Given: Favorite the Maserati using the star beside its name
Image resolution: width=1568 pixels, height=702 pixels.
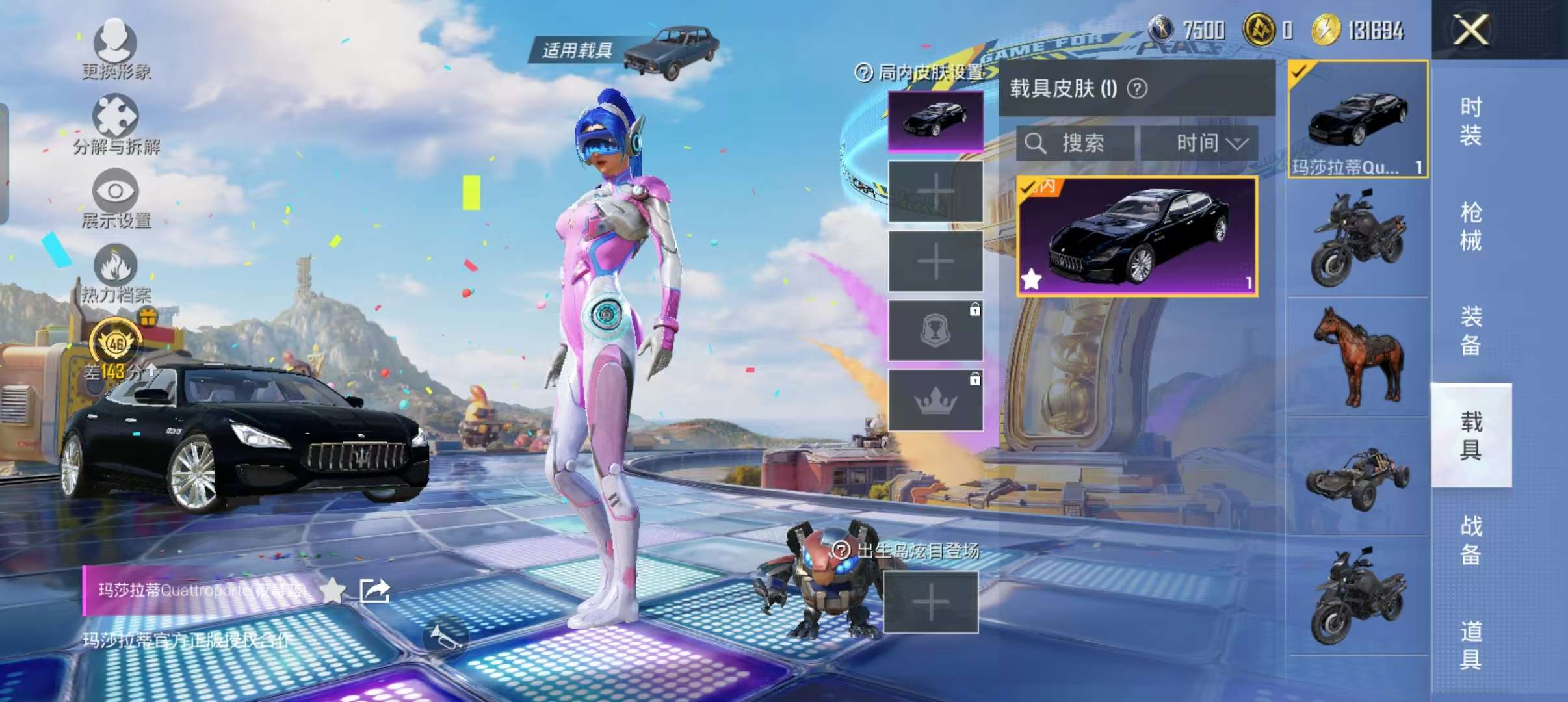Looking at the screenshot, I should coord(333,590).
